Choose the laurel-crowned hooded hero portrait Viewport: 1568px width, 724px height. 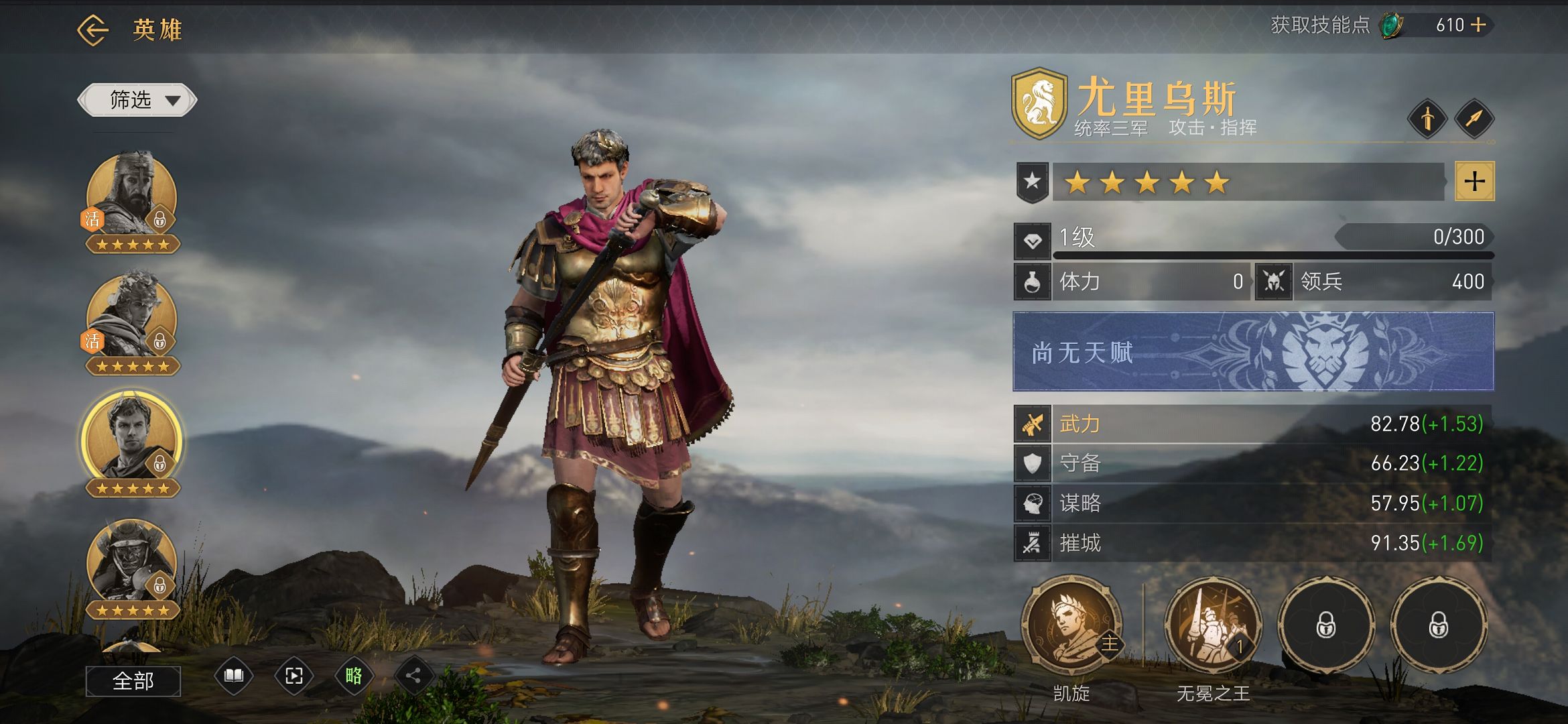tap(132, 316)
